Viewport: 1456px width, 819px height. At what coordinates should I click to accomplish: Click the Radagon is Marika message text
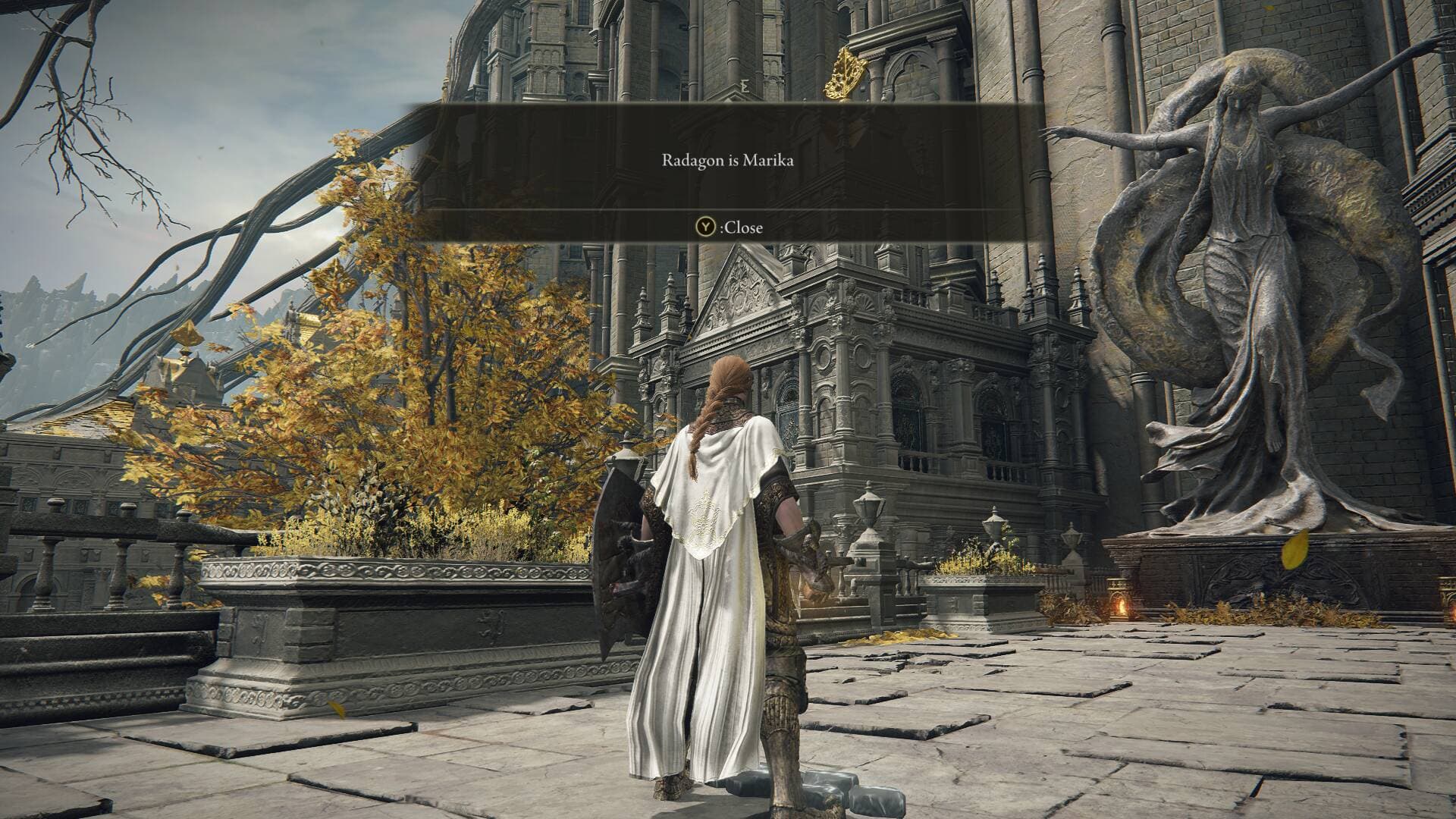(727, 160)
